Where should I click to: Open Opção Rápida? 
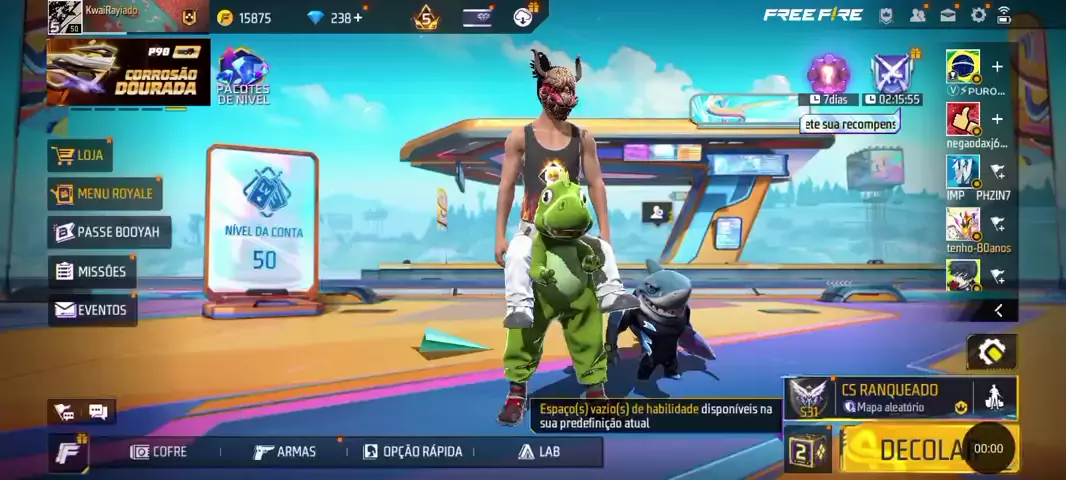[413, 452]
